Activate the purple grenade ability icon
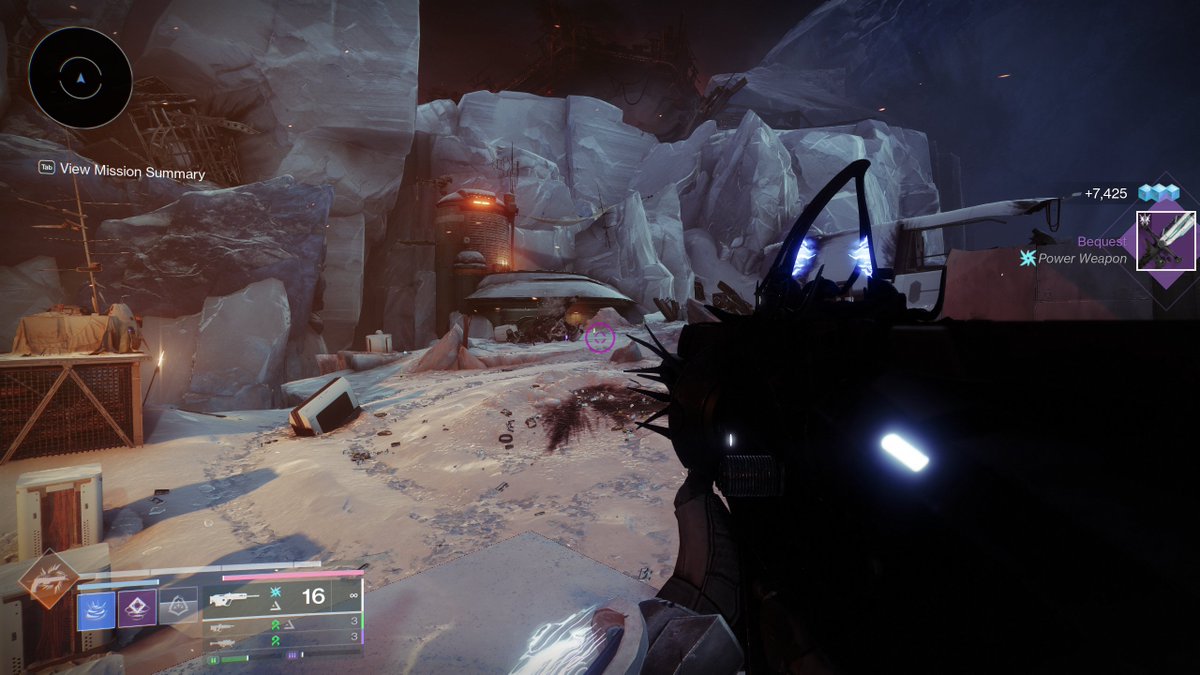Viewport: 1200px width, 675px height. pos(137,608)
